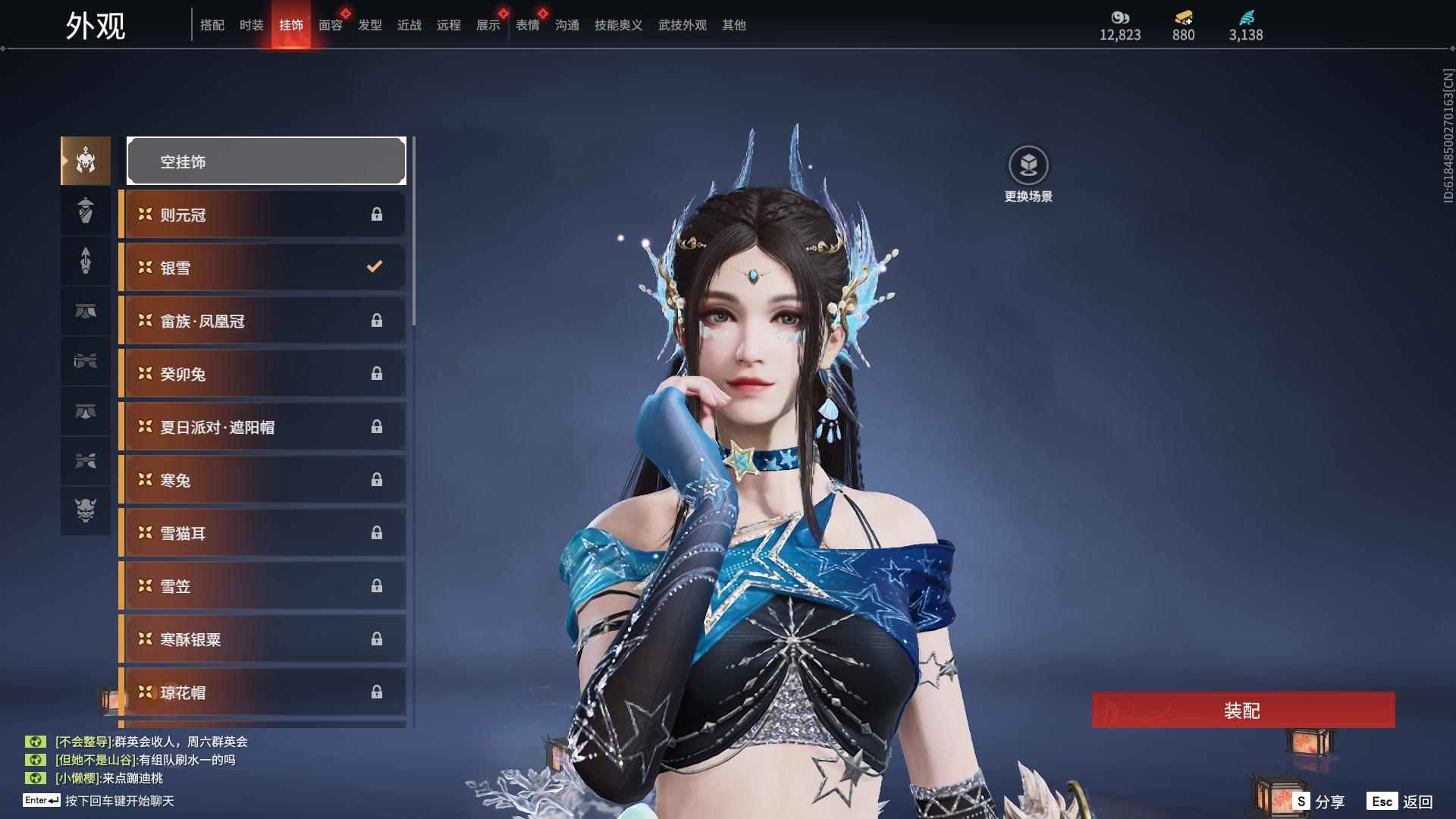Viewport: 1456px width, 819px height.
Task: Switch to the 时装 tab
Action: pyautogui.click(x=251, y=25)
